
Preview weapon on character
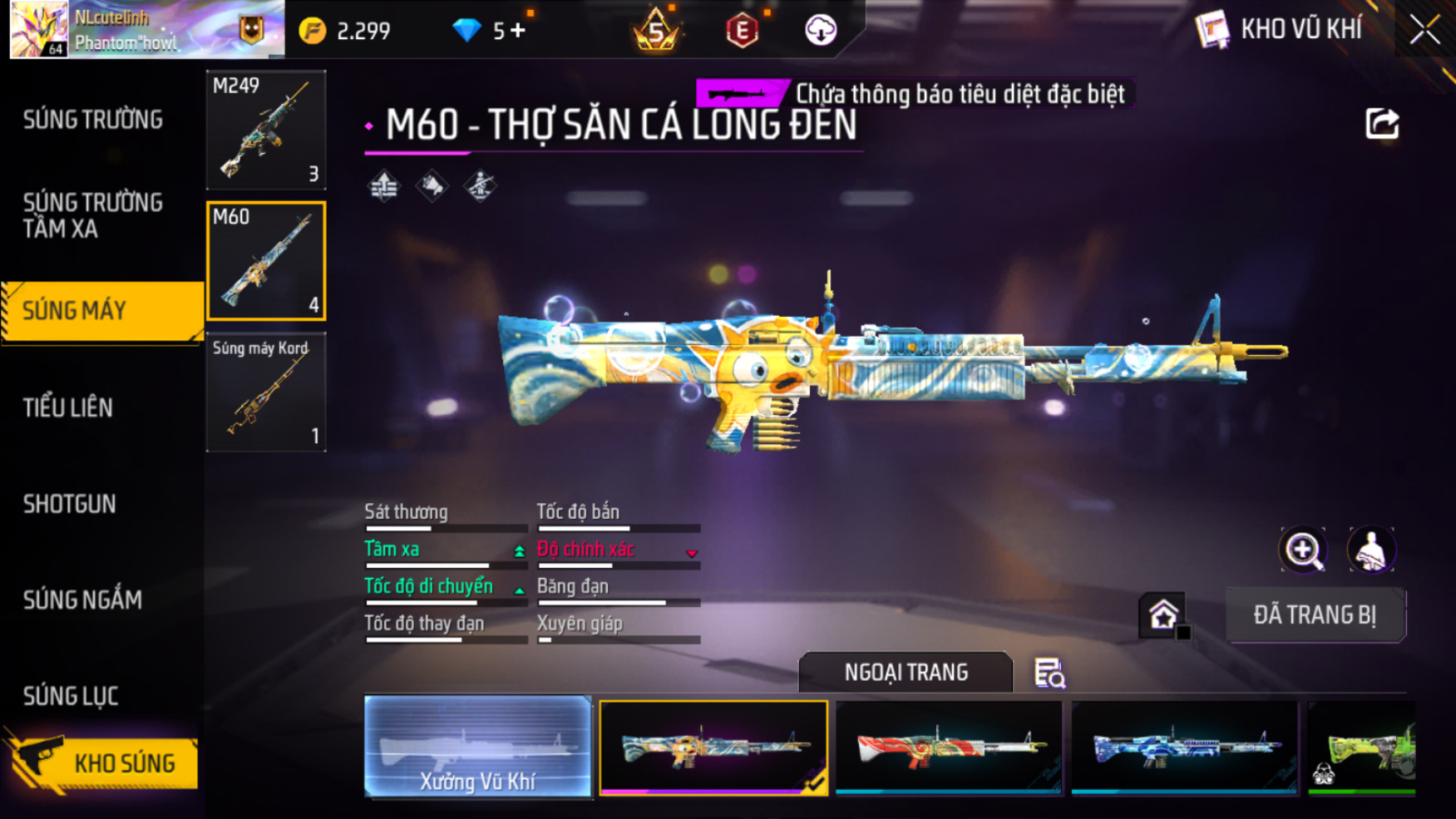[1371, 550]
